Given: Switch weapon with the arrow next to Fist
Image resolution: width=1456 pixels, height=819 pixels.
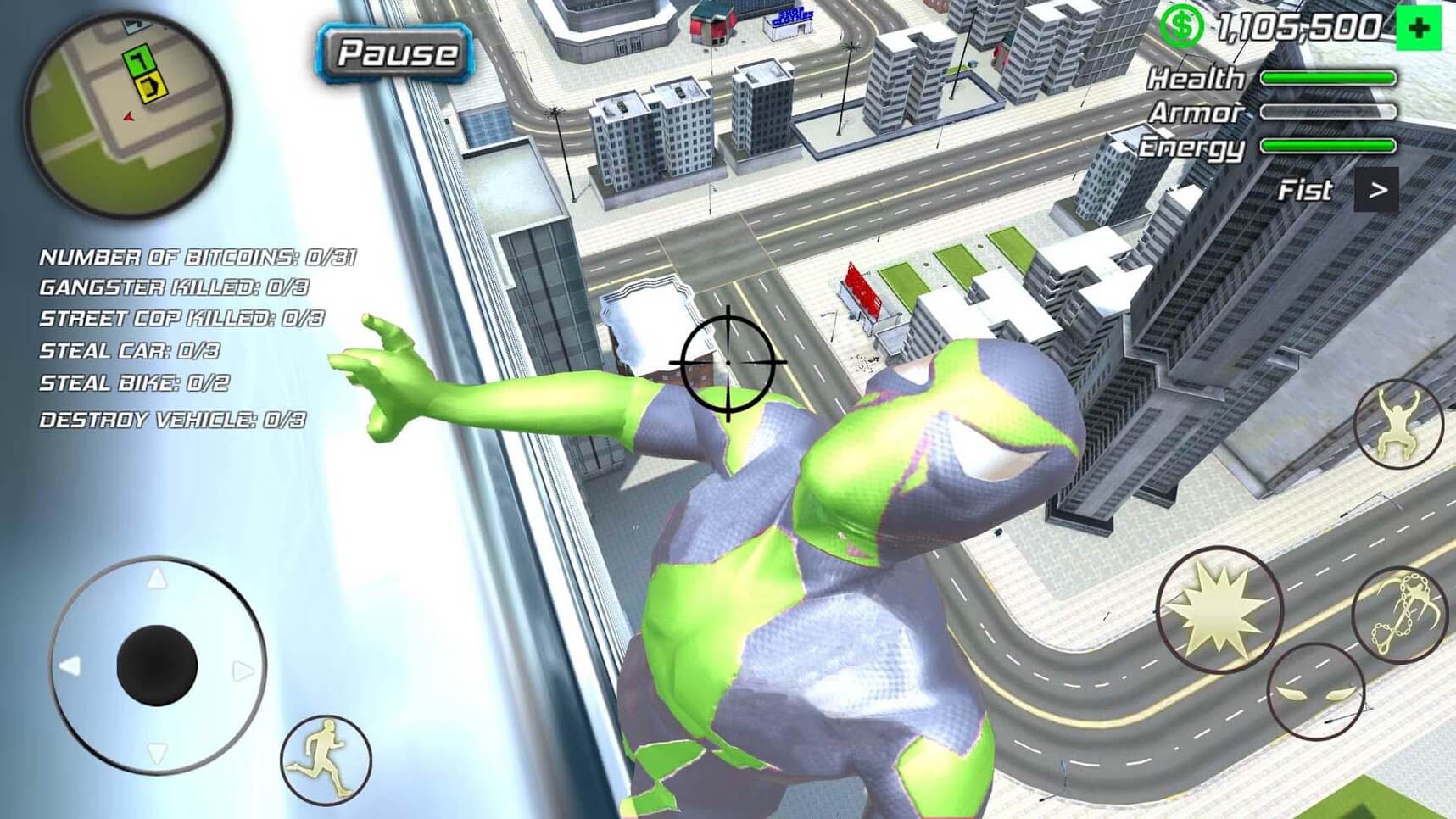Looking at the screenshot, I should click(1376, 191).
